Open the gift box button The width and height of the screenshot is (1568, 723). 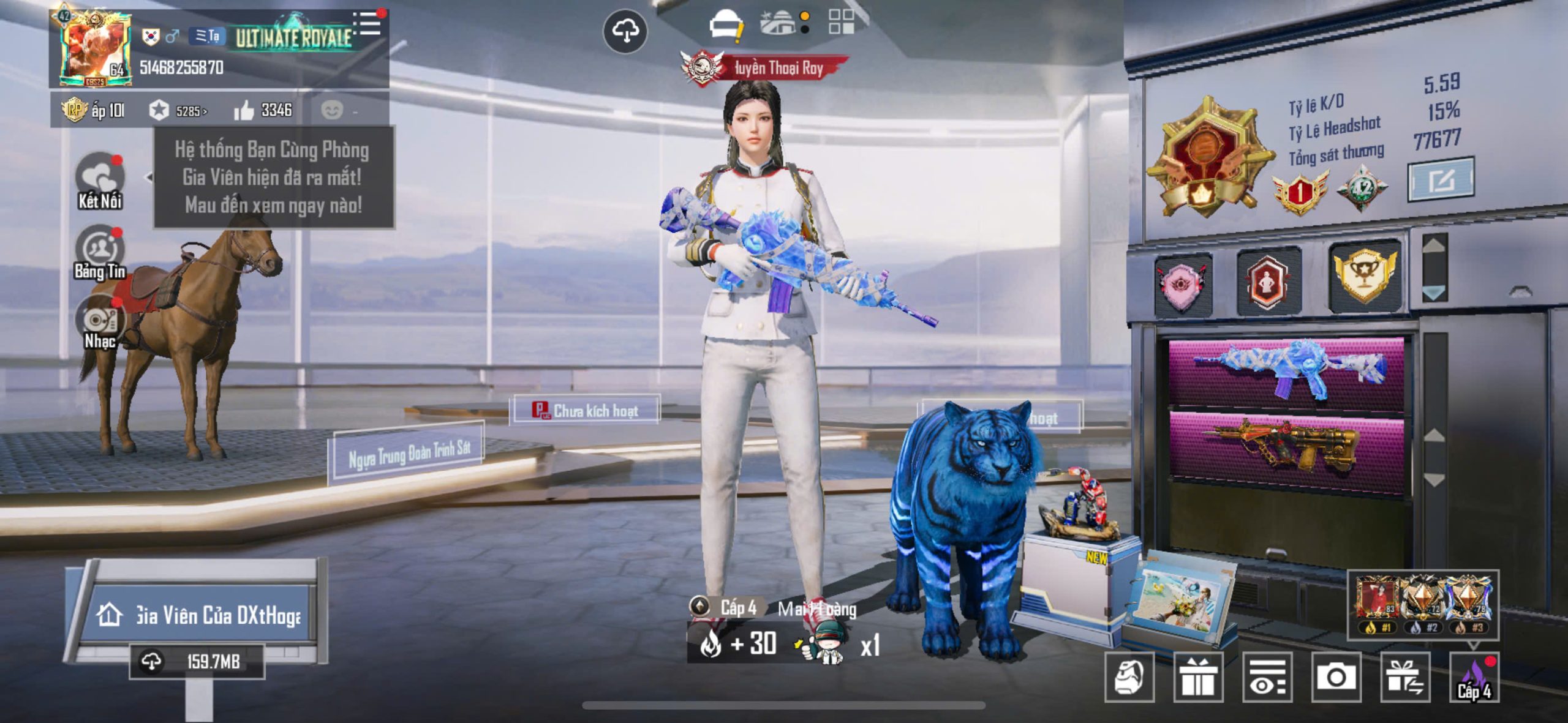click(1198, 676)
